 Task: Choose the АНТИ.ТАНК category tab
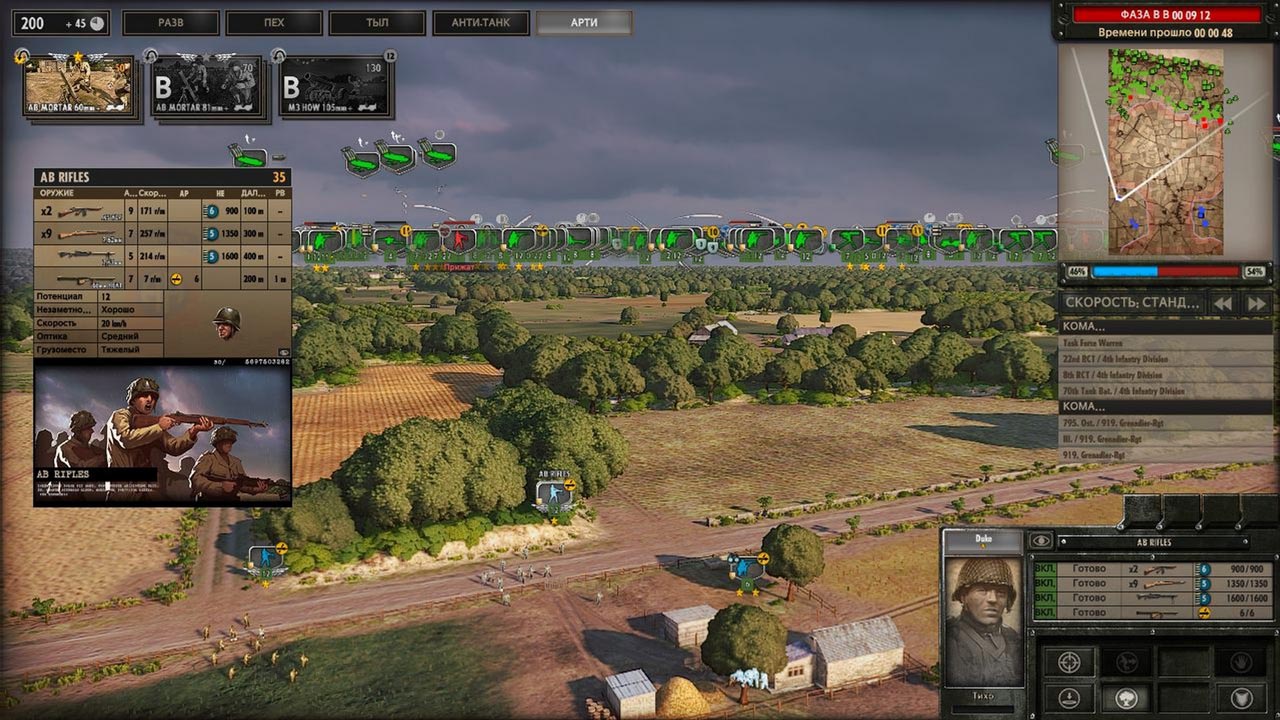(481, 23)
